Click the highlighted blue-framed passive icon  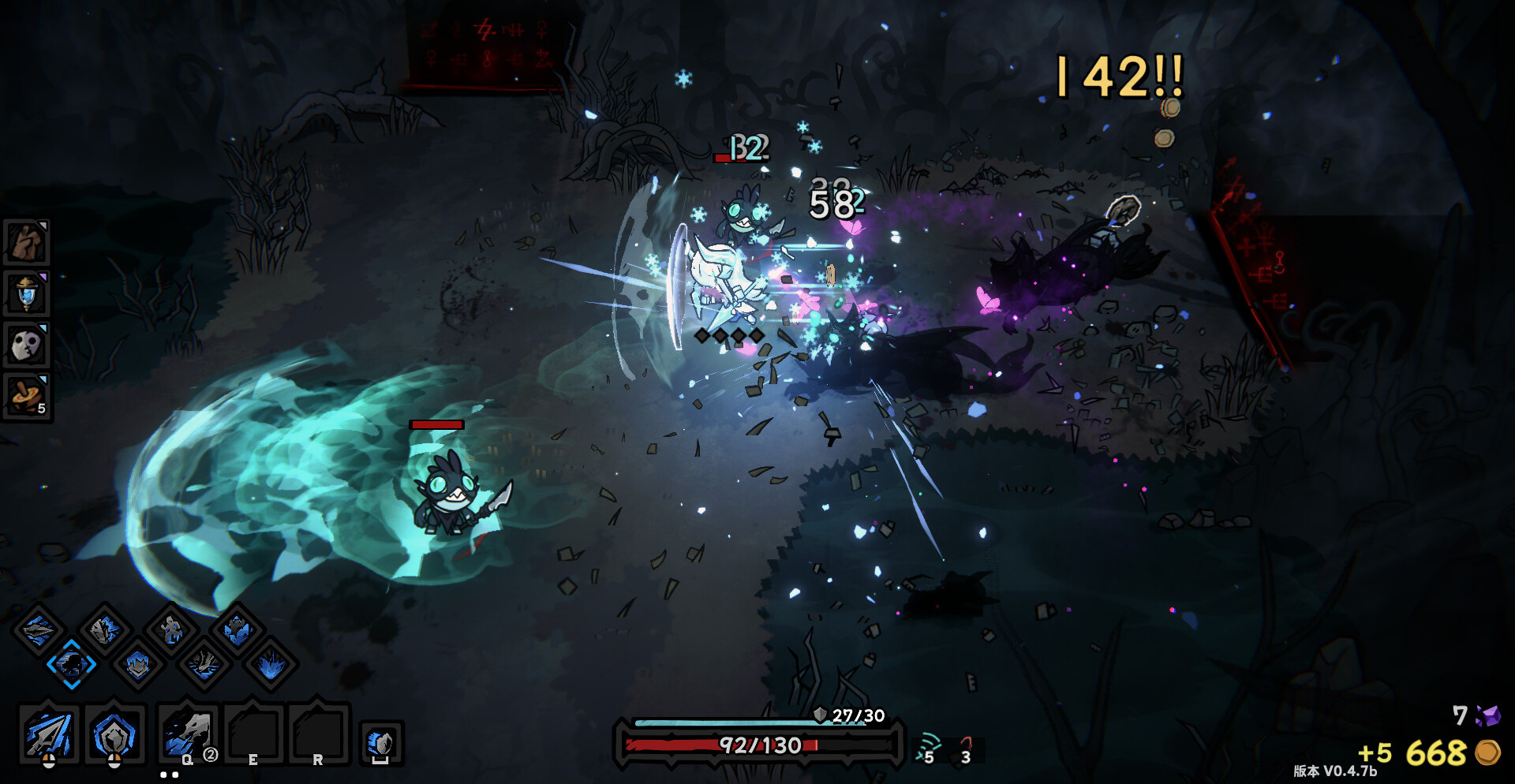(71, 664)
